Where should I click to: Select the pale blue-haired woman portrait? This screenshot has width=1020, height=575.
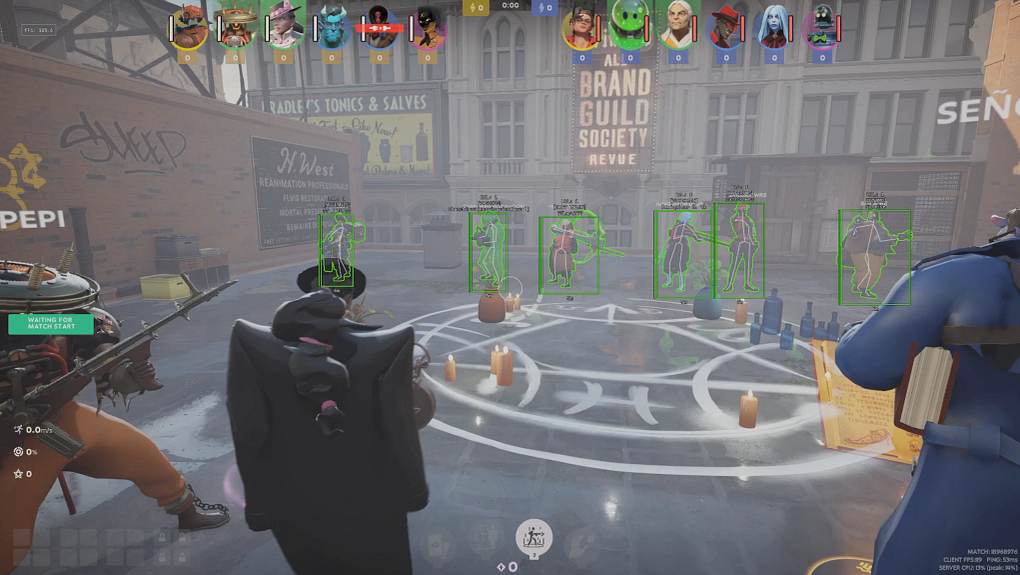773,28
